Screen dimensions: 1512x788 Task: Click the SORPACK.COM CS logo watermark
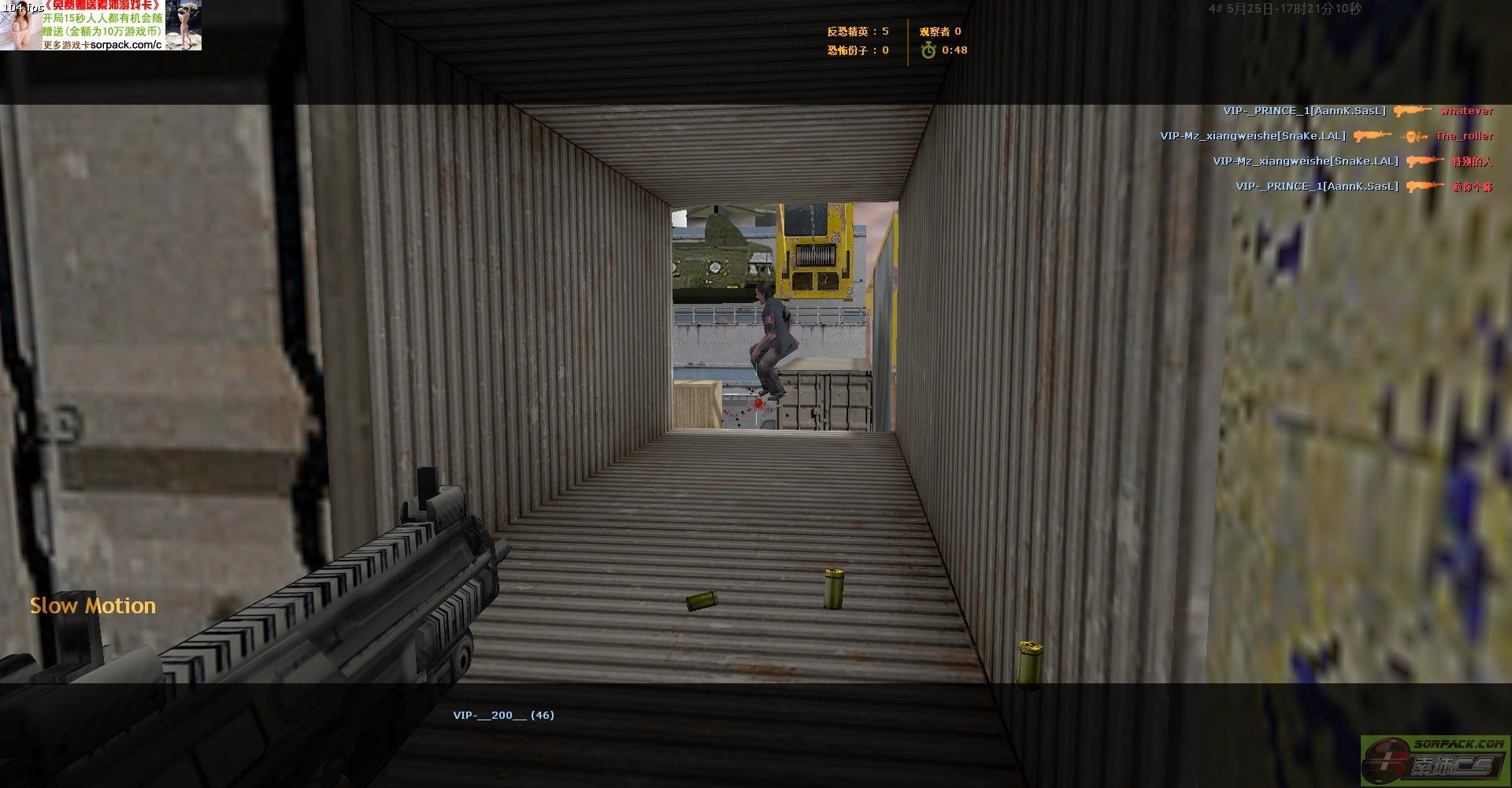(1435, 760)
